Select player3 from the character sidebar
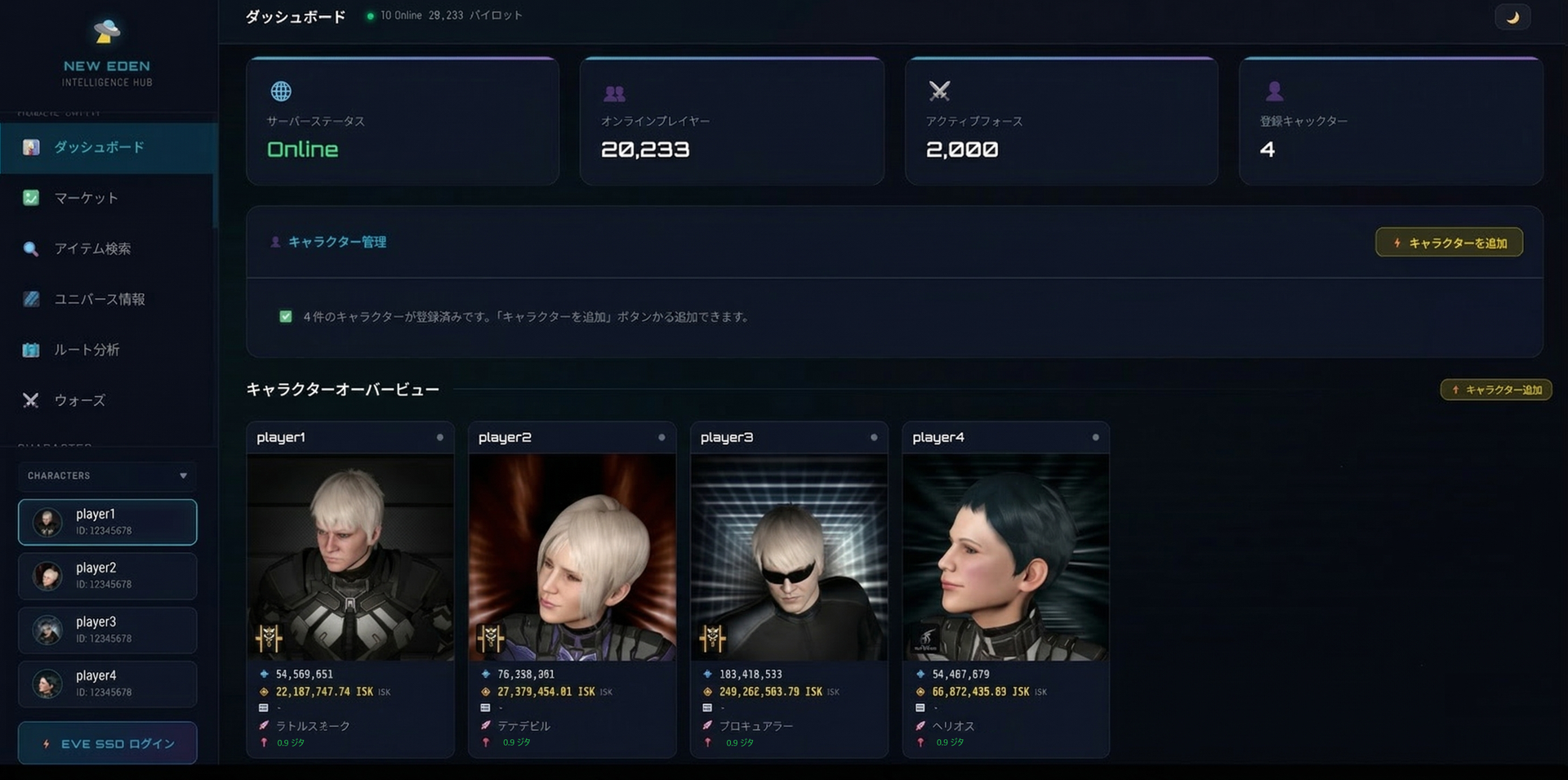 click(107, 630)
